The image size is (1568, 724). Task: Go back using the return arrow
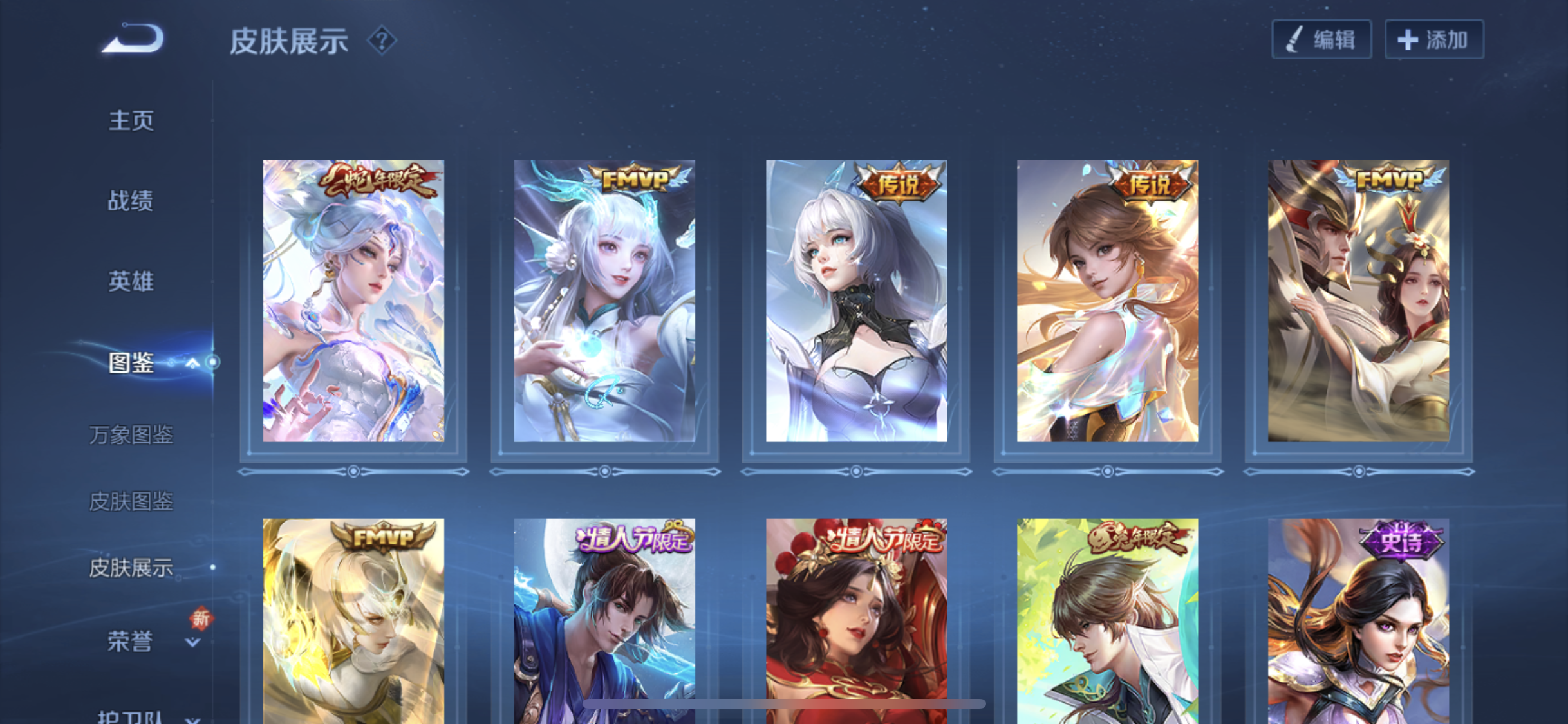133,39
